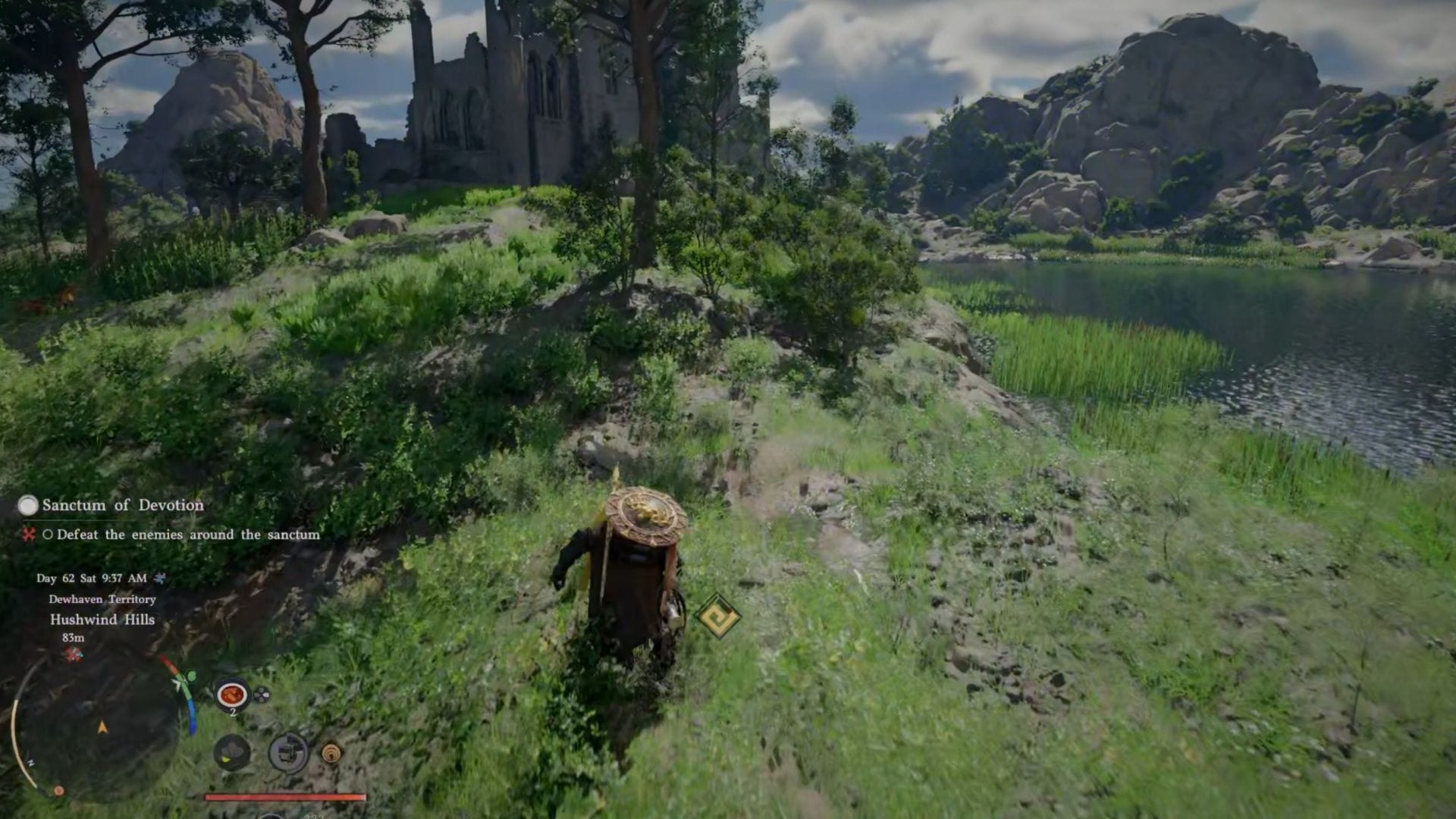Screen dimensions: 1456x819
Task: Expand the Hushwind Hills location details
Action: (x=102, y=620)
